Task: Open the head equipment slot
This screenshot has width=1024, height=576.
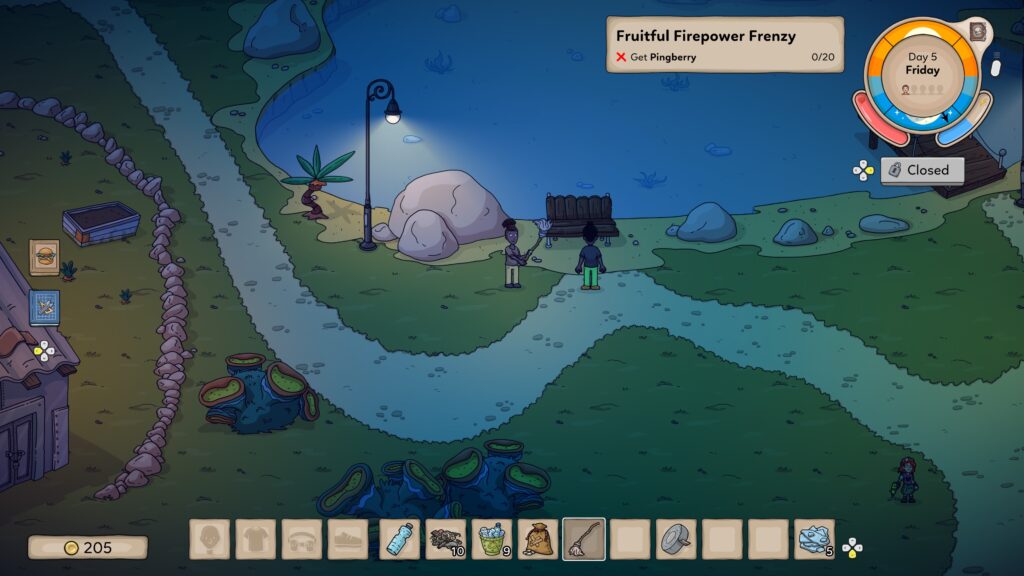Action: click(x=209, y=539)
